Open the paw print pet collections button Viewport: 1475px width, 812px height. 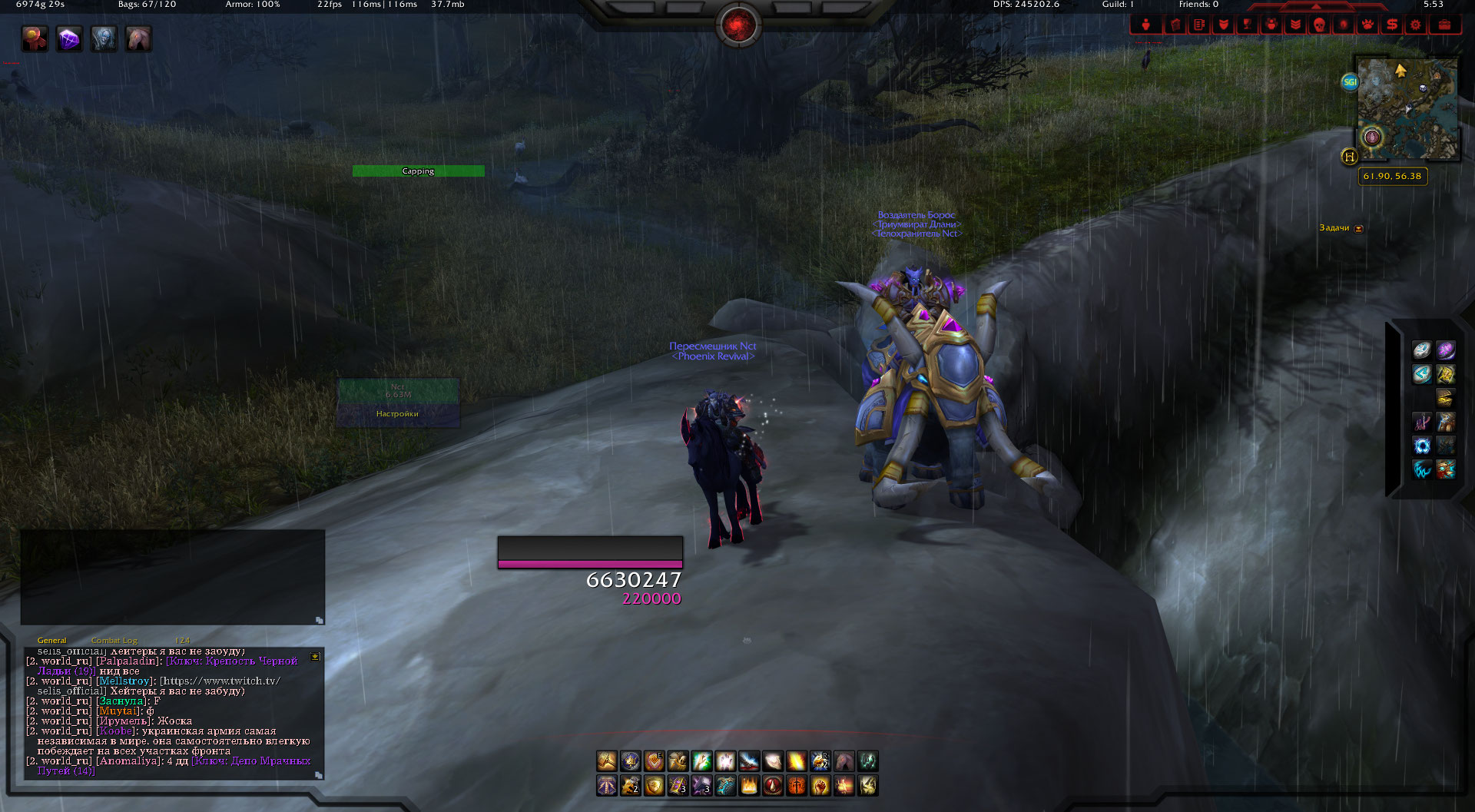1367,25
